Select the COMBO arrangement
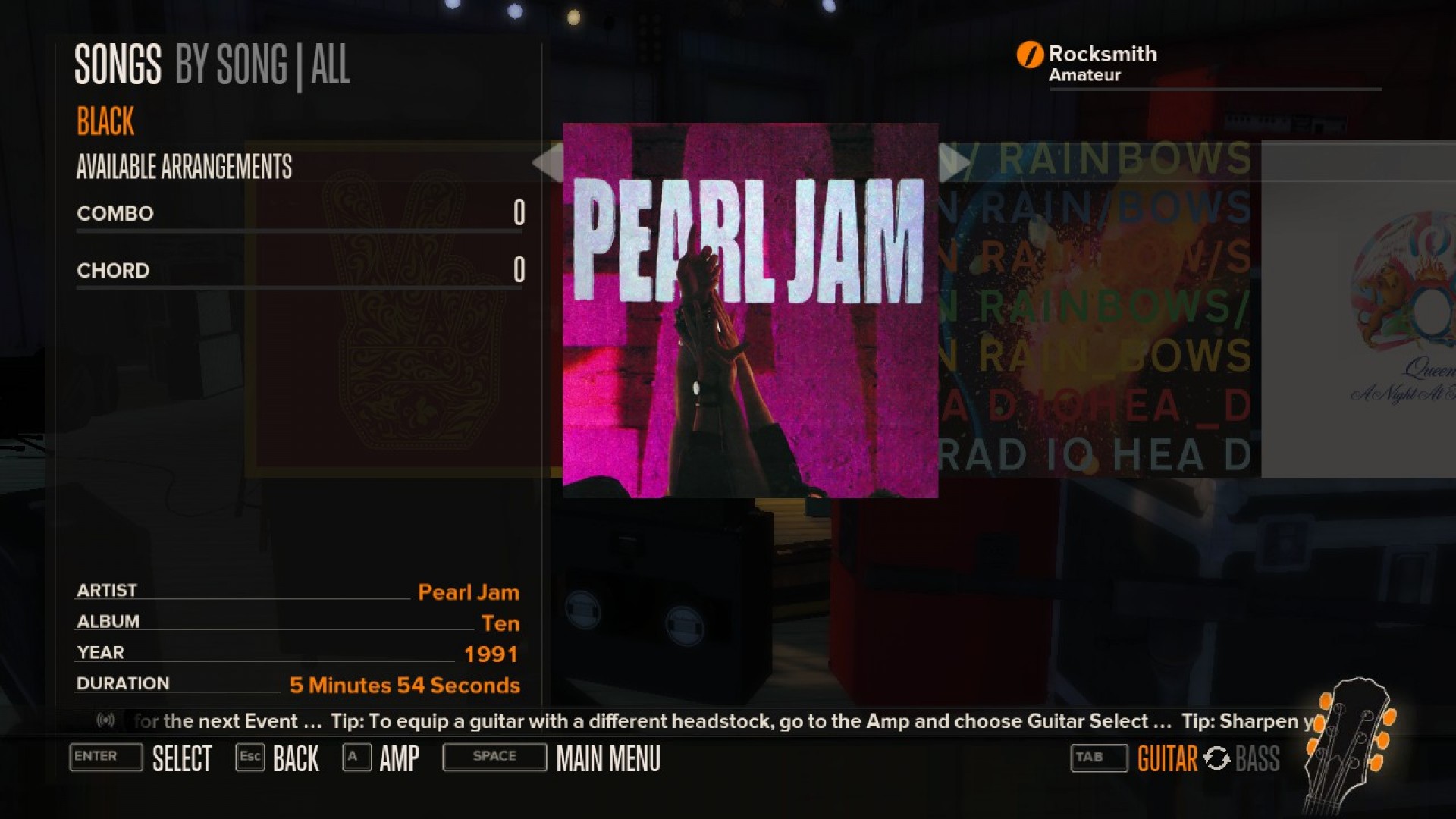 [x=114, y=213]
